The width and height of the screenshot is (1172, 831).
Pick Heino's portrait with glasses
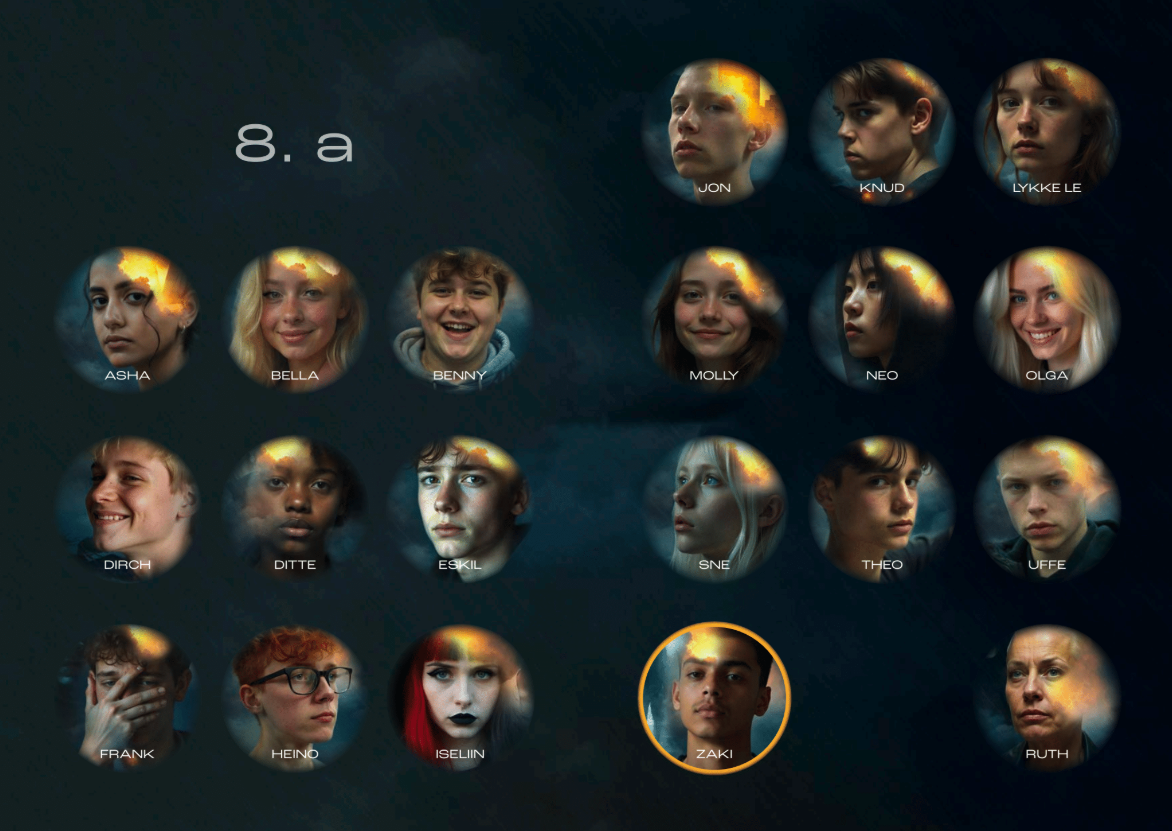(x=295, y=696)
